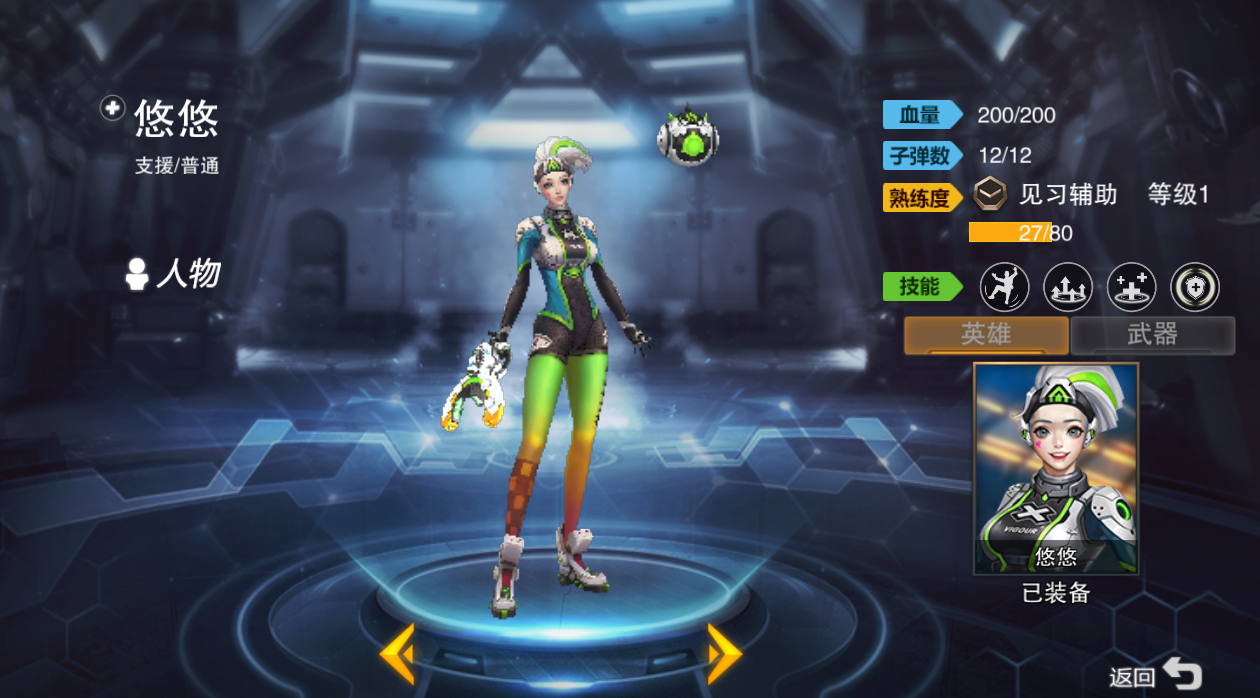View the jumping figure skill icon
This screenshot has width=1260, height=698.
tap(1003, 287)
